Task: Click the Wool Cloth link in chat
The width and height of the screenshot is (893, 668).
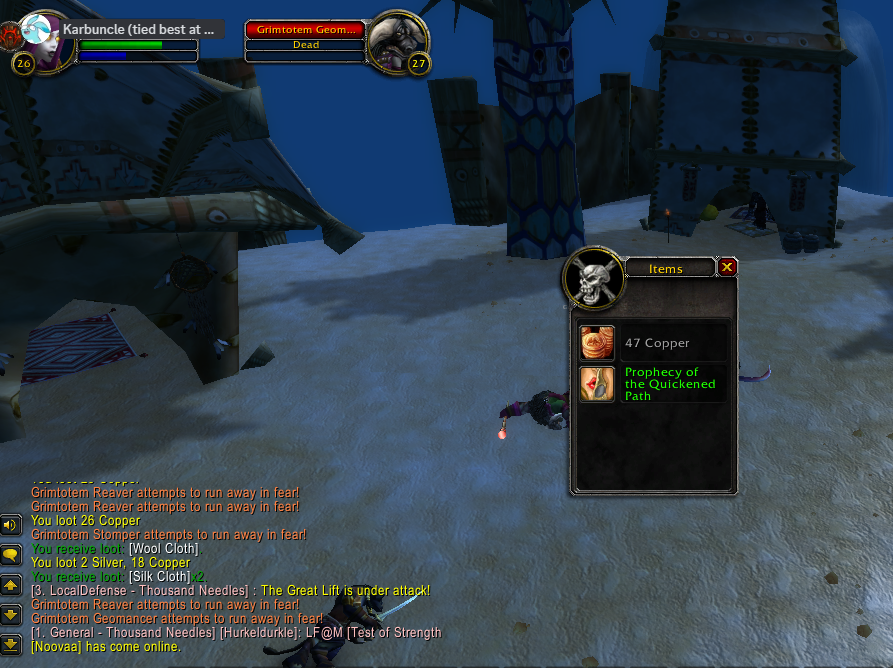Action: coord(164,549)
